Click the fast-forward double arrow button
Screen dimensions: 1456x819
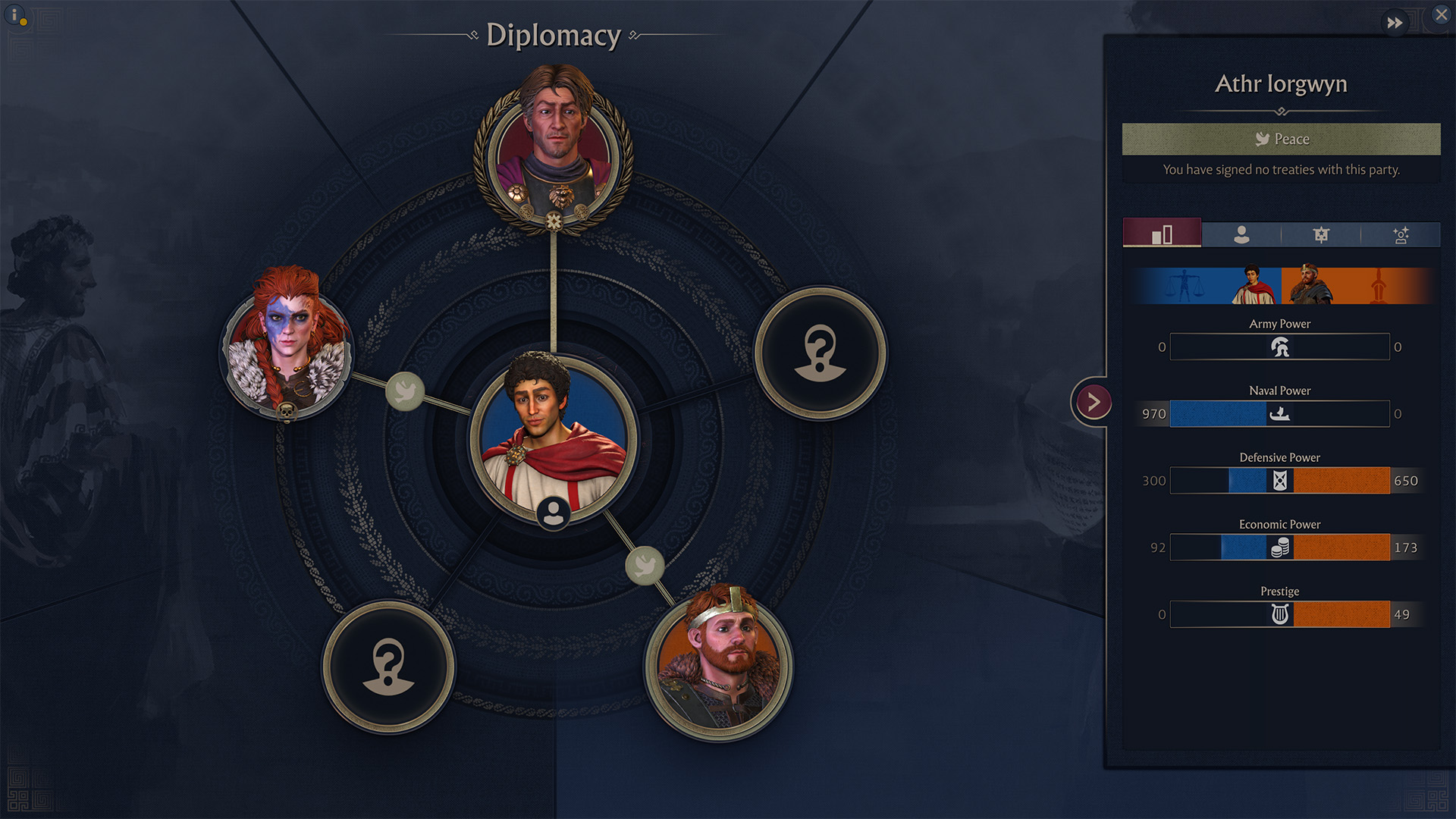(1395, 23)
